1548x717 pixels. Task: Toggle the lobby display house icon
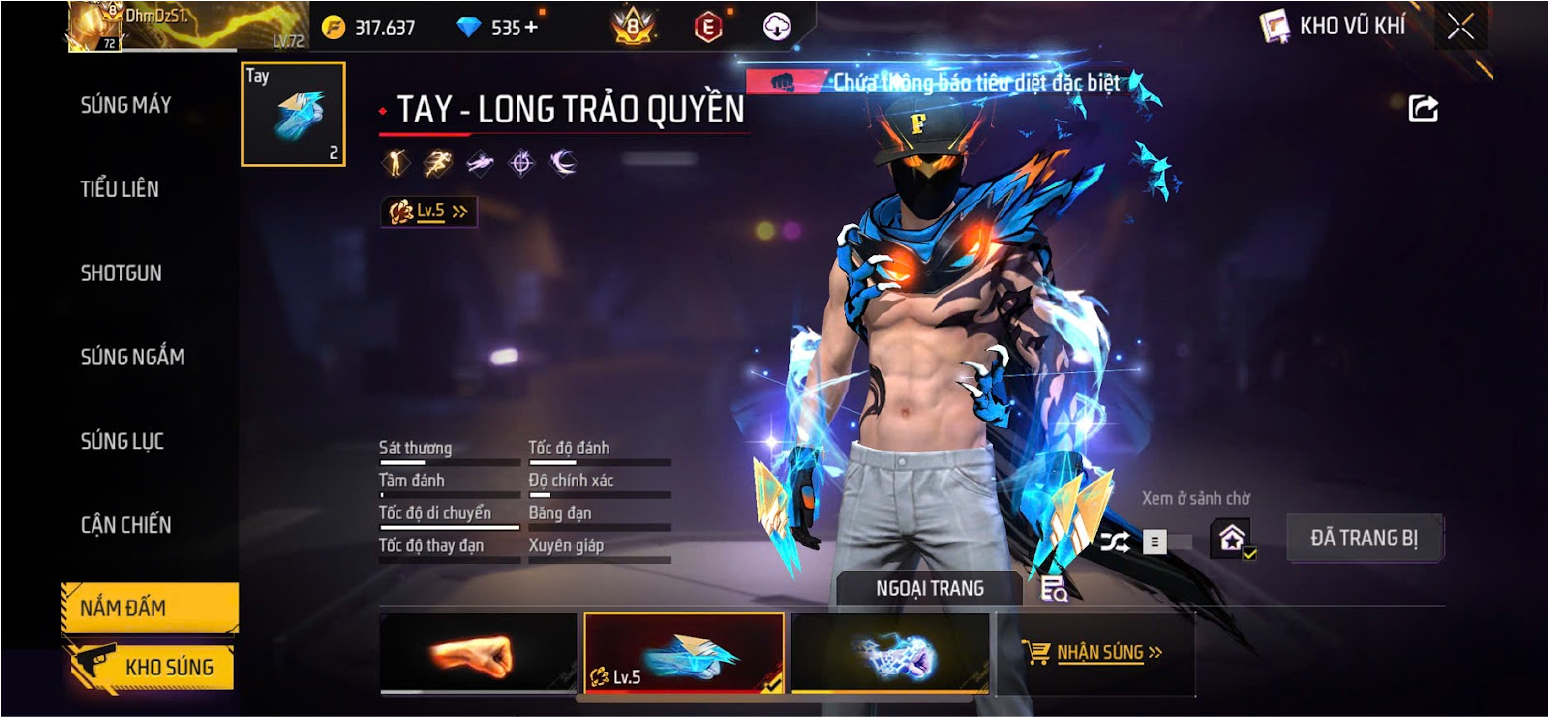(1231, 539)
